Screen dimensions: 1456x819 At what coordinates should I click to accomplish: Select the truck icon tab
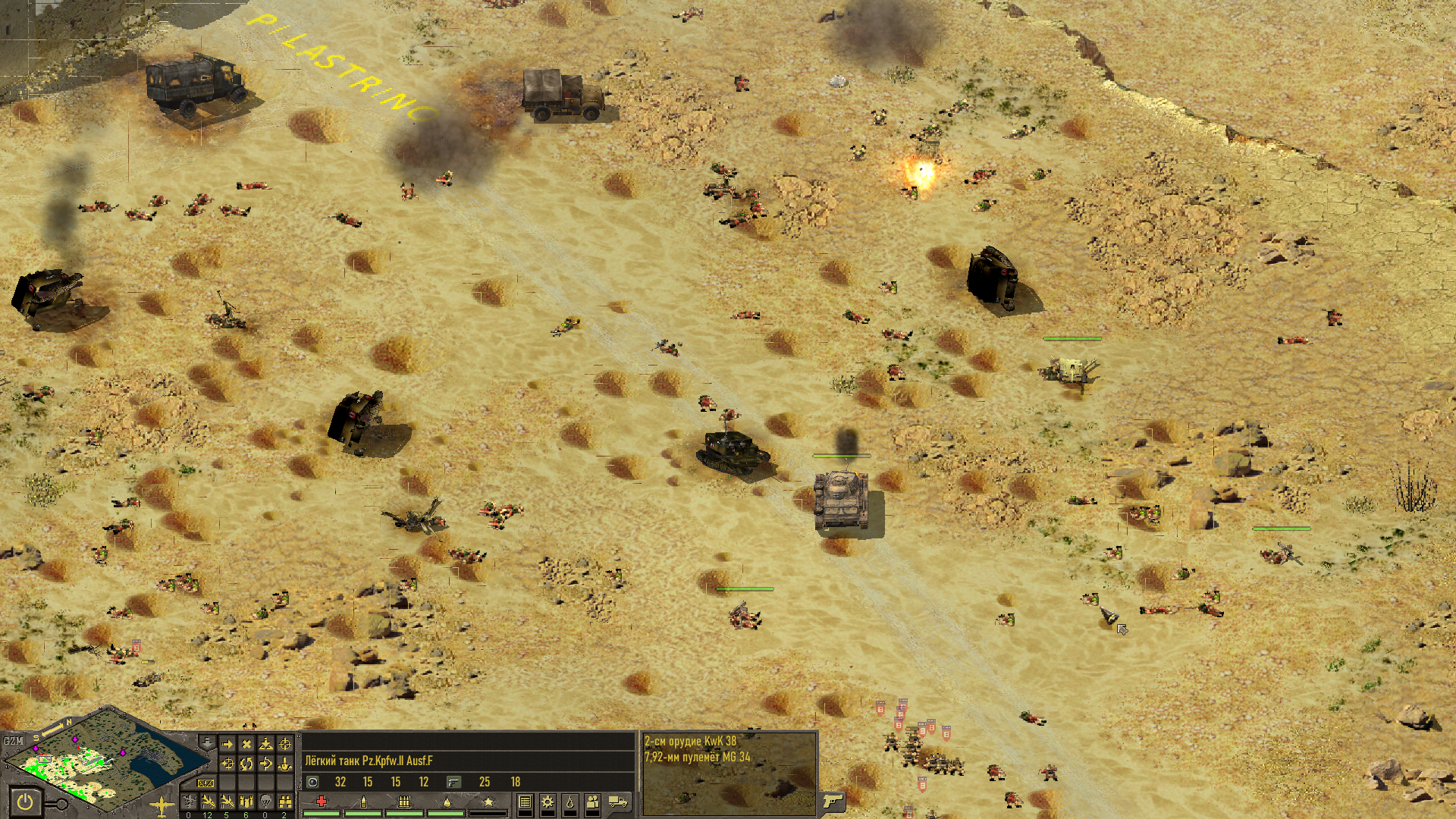pos(619,802)
